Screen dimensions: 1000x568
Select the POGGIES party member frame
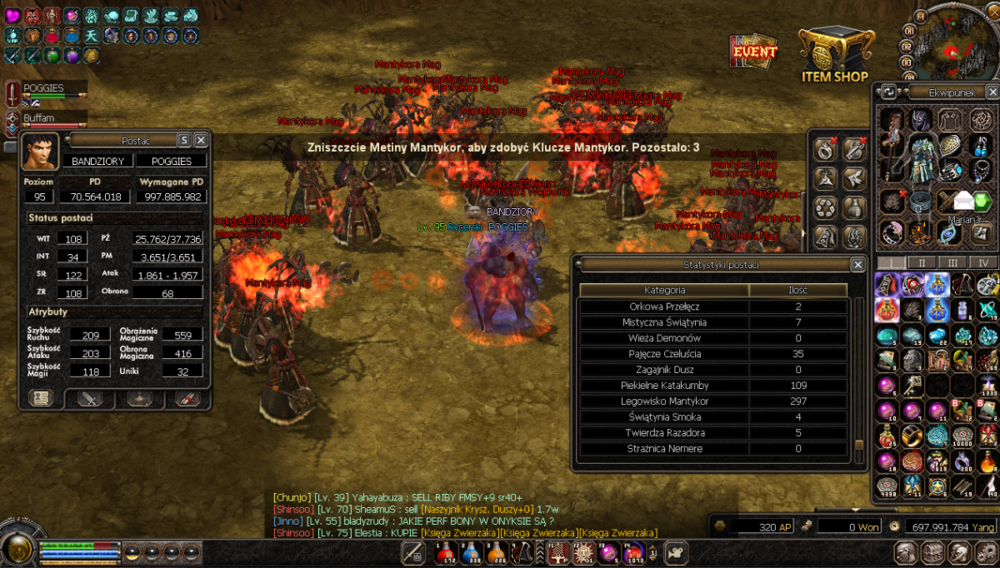tap(47, 91)
